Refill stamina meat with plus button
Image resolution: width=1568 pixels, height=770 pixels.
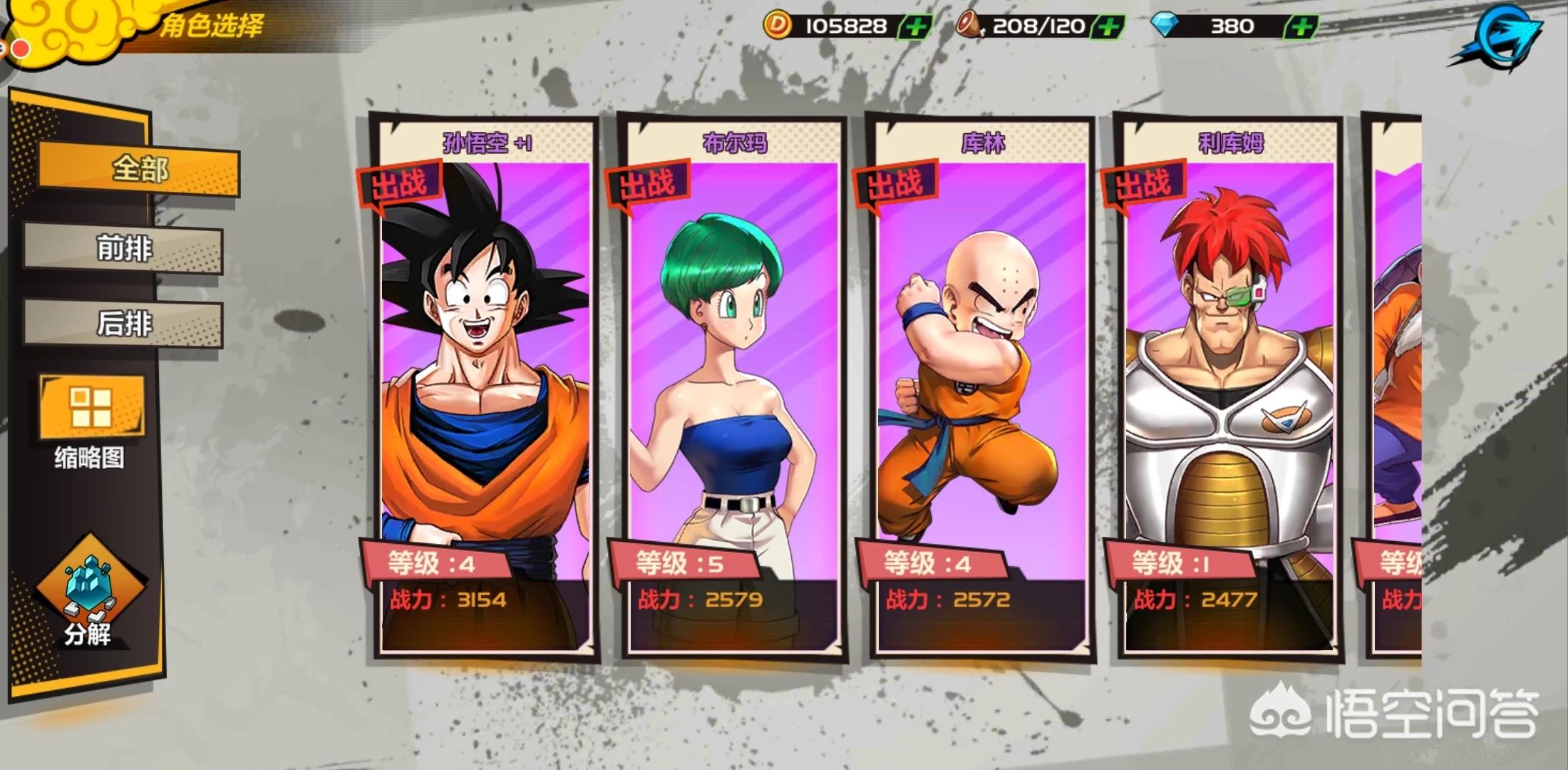1107,27
